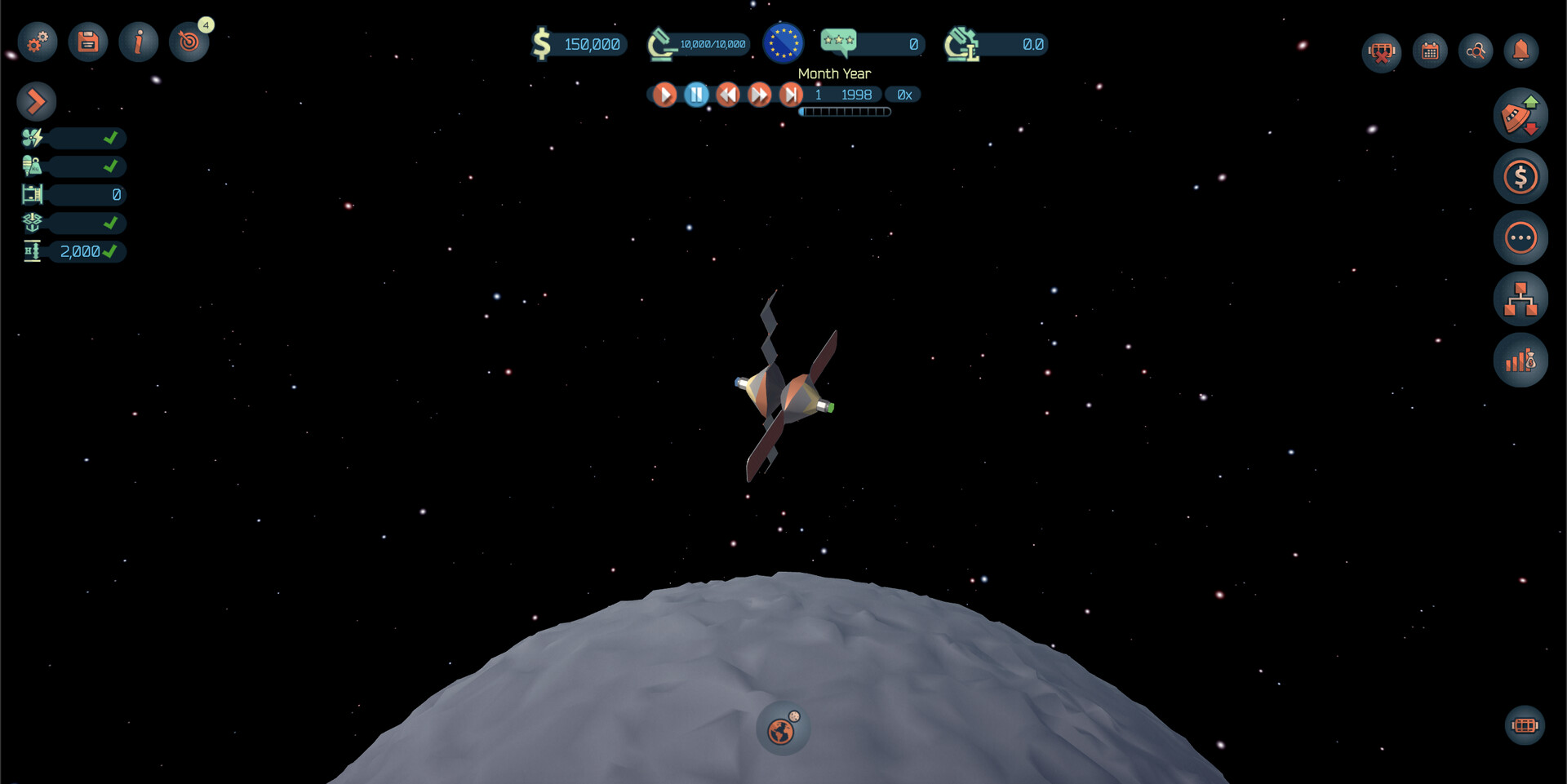Expand the left panel with the chevron button

(x=35, y=101)
